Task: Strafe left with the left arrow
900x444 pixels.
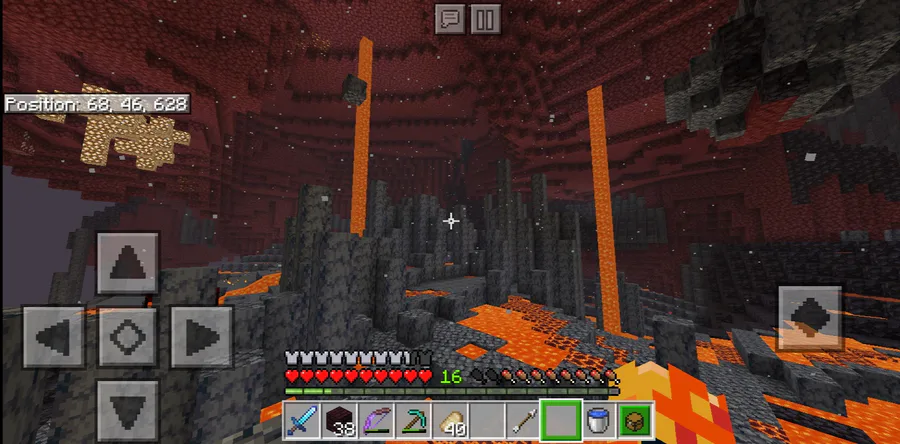Action: (53, 337)
